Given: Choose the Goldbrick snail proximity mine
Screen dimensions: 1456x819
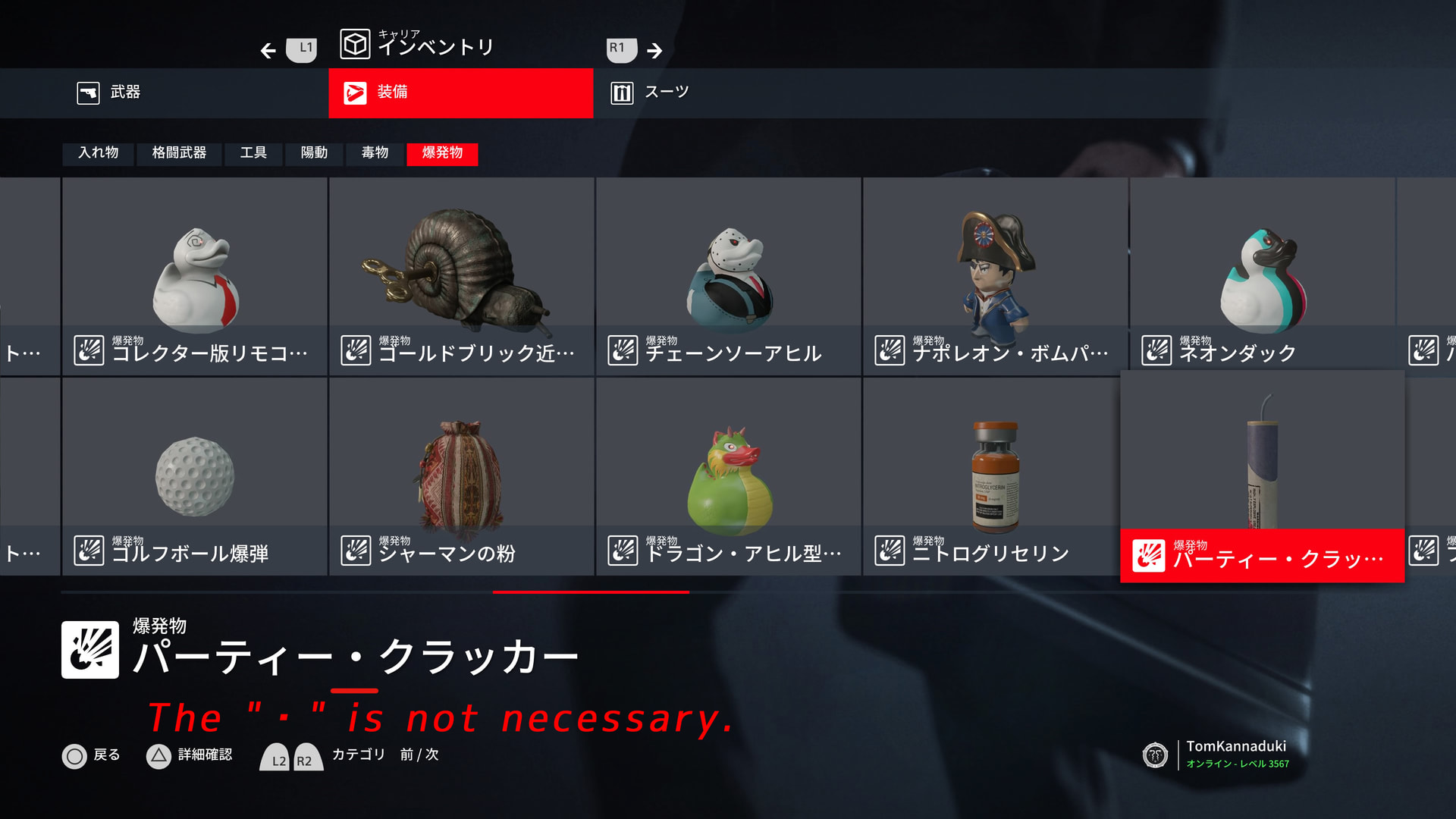Looking at the screenshot, I should (462, 277).
